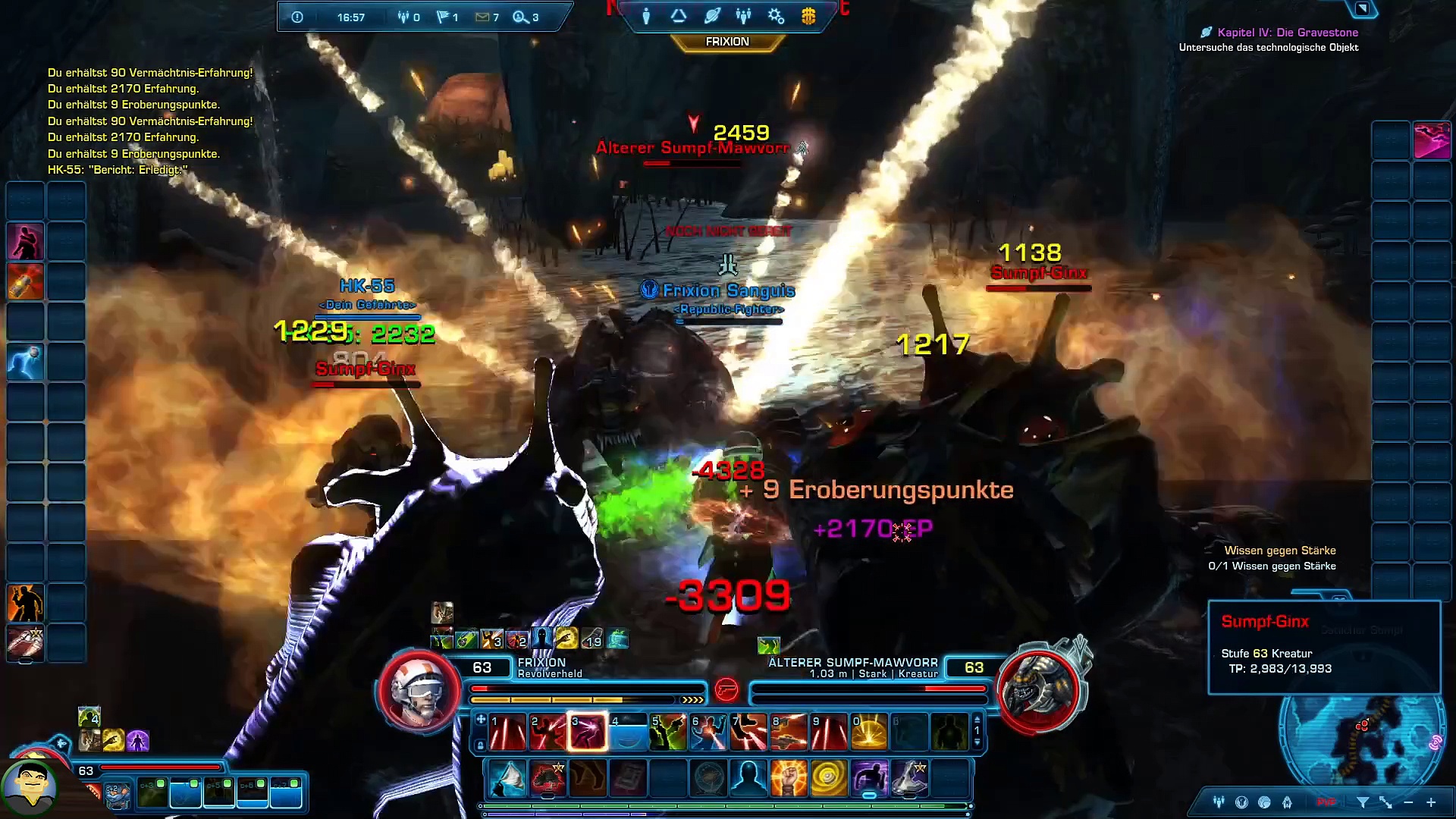The width and height of the screenshot is (1456, 819).
Task: Click the pink ability icon in the right sidebar
Action: (1432, 141)
